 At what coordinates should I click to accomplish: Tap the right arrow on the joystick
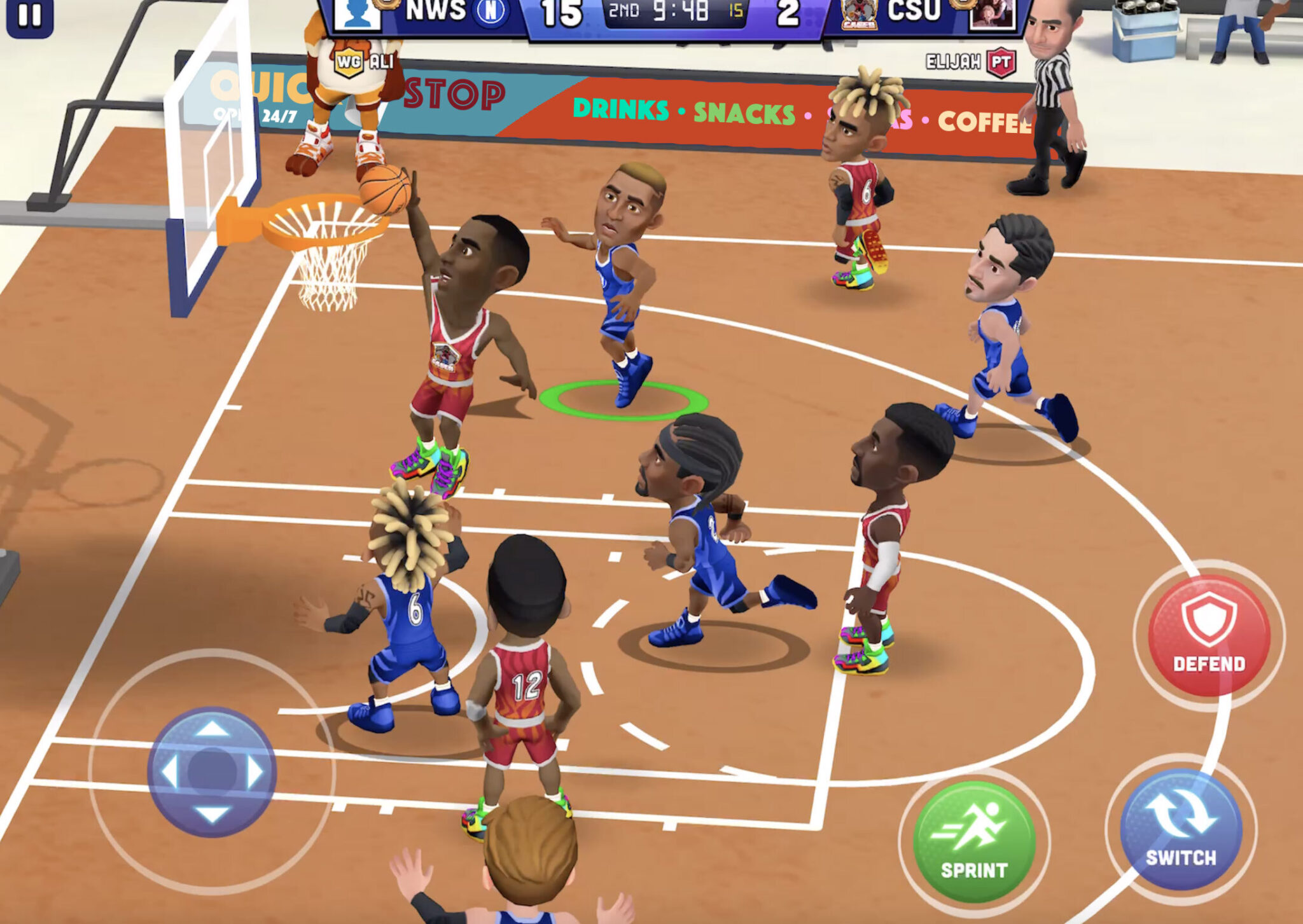[x=255, y=772]
